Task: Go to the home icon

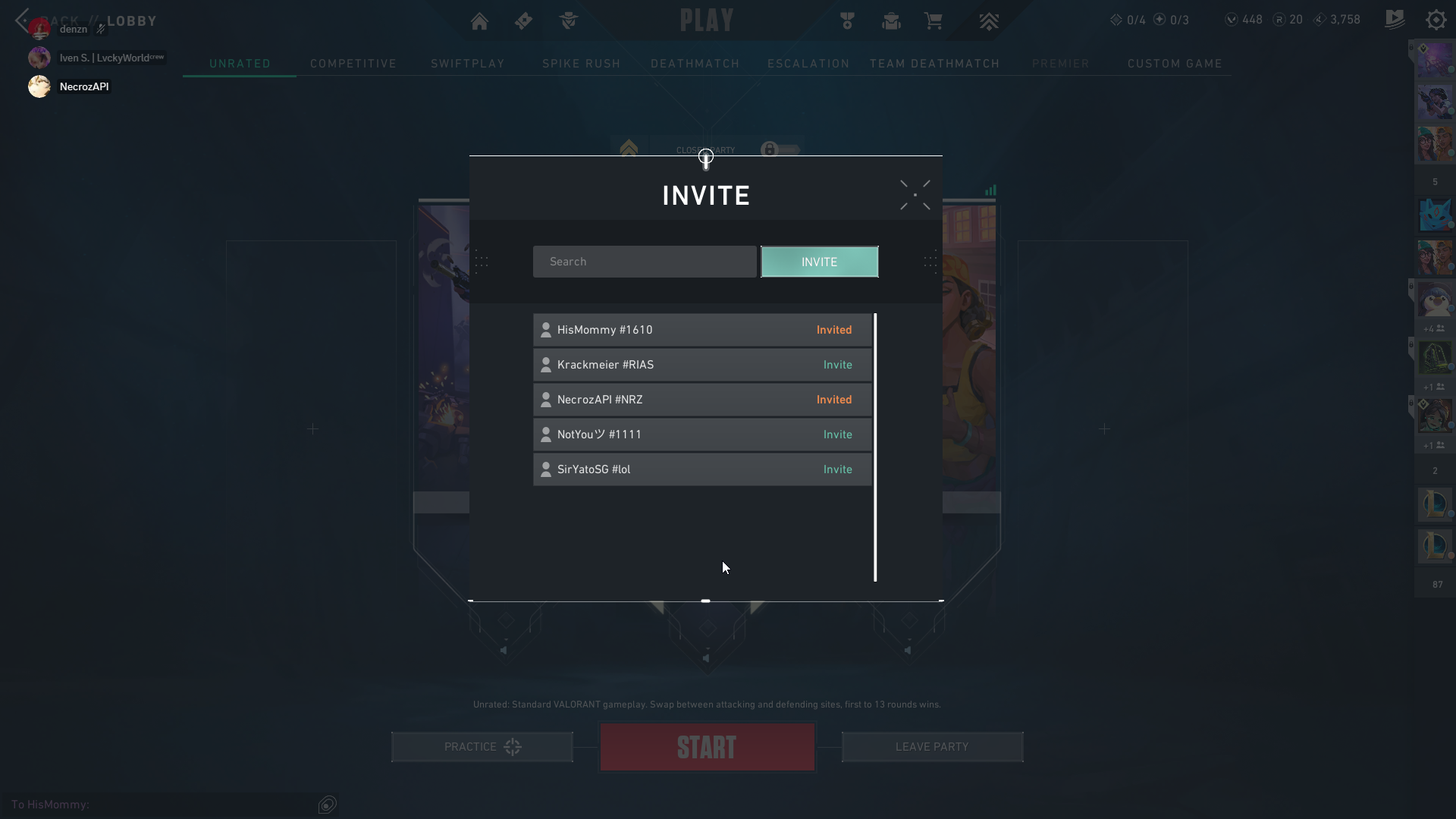Action: [x=479, y=21]
